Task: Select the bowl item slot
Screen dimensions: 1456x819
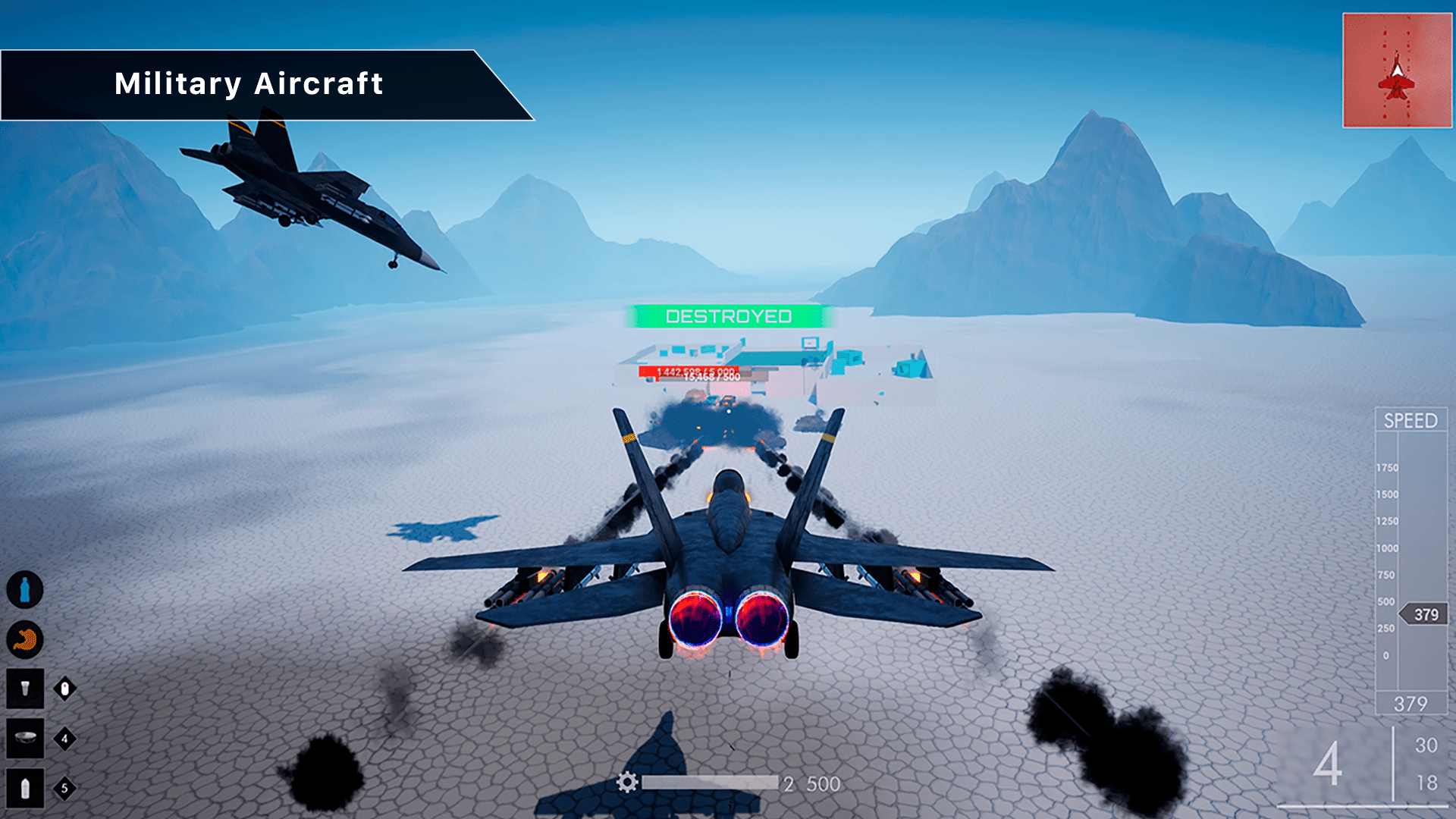Action: click(x=25, y=739)
